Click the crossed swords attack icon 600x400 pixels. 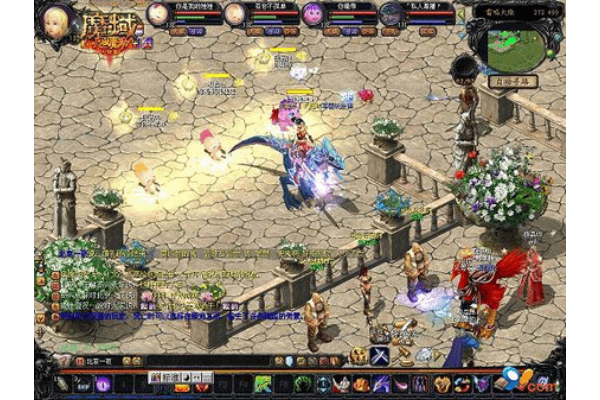coord(380,355)
